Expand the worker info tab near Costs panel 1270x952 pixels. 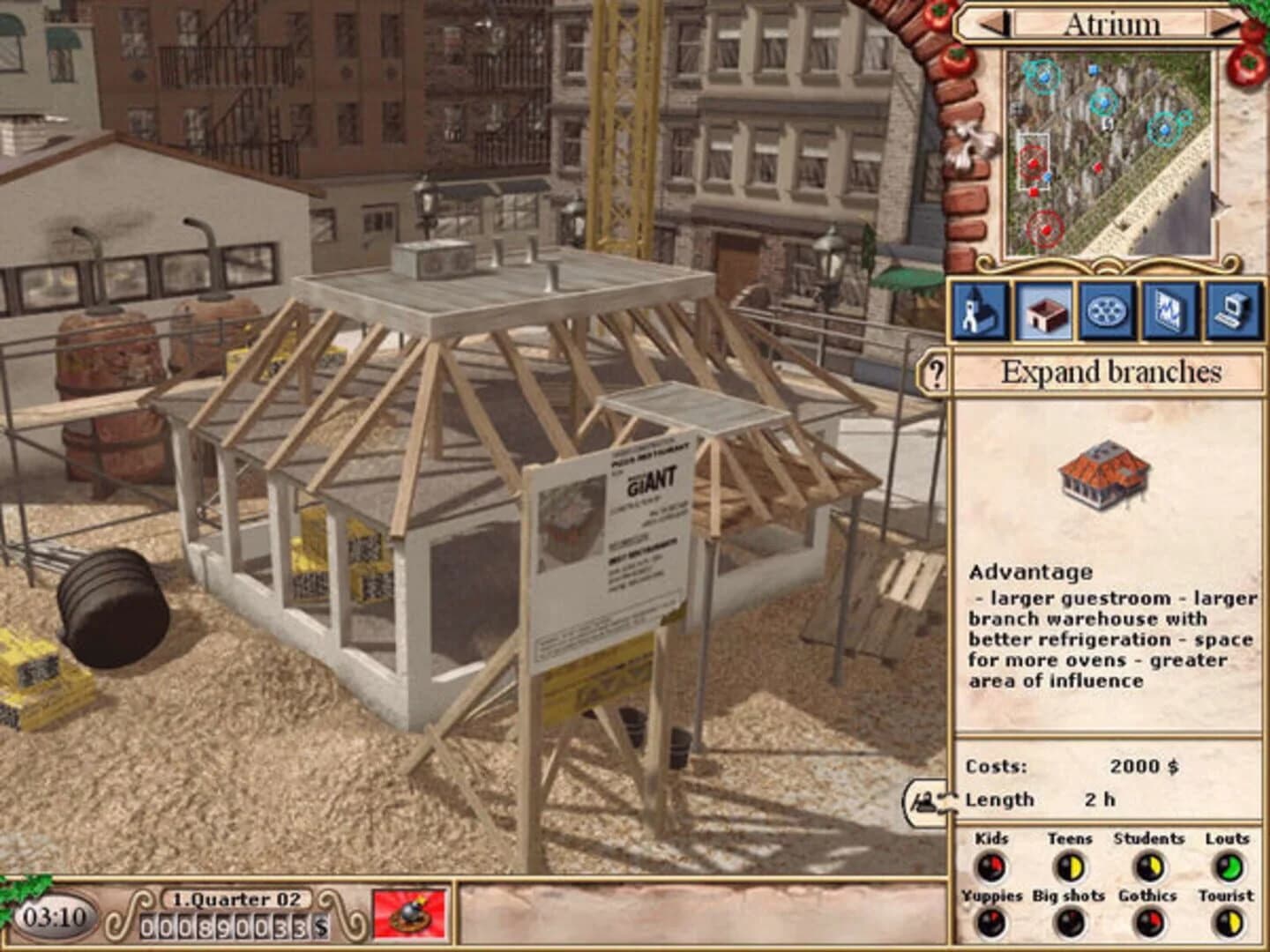pos(929,800)
